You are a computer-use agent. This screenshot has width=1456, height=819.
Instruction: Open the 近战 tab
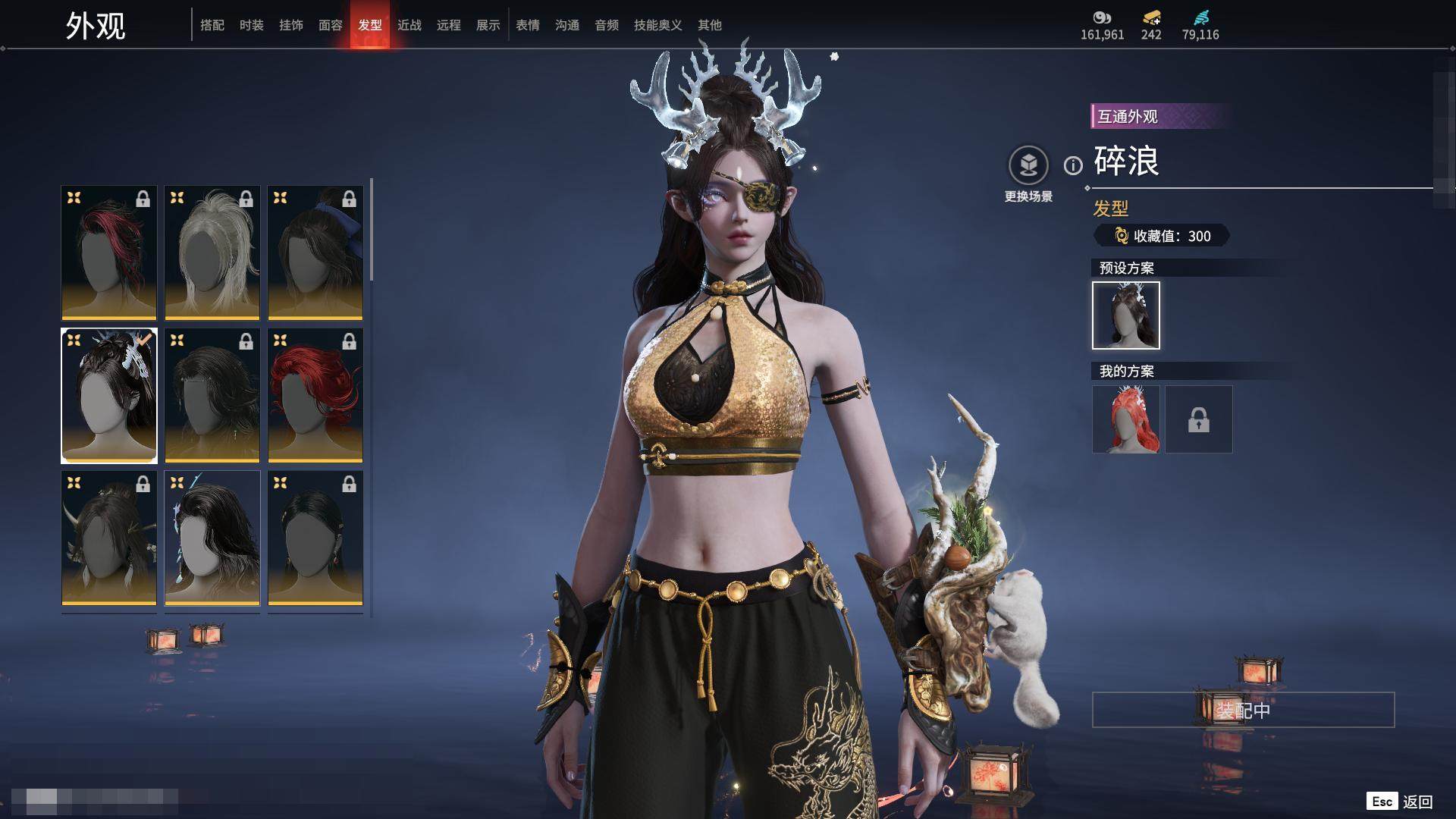tap(409, 25)
